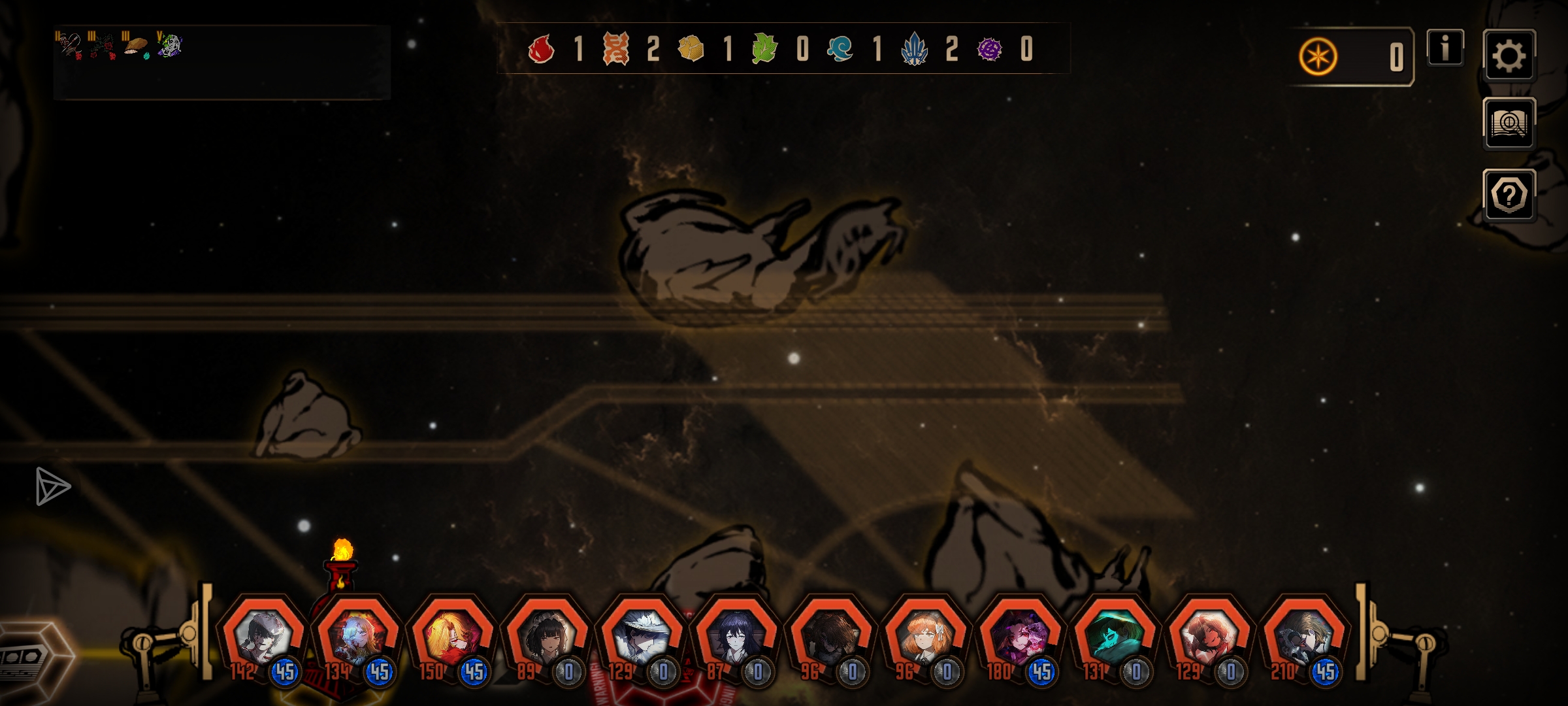Click the info 'i' button
Image resolution: width=1568 pixels, height=706 pixels.
[1445, 48]
